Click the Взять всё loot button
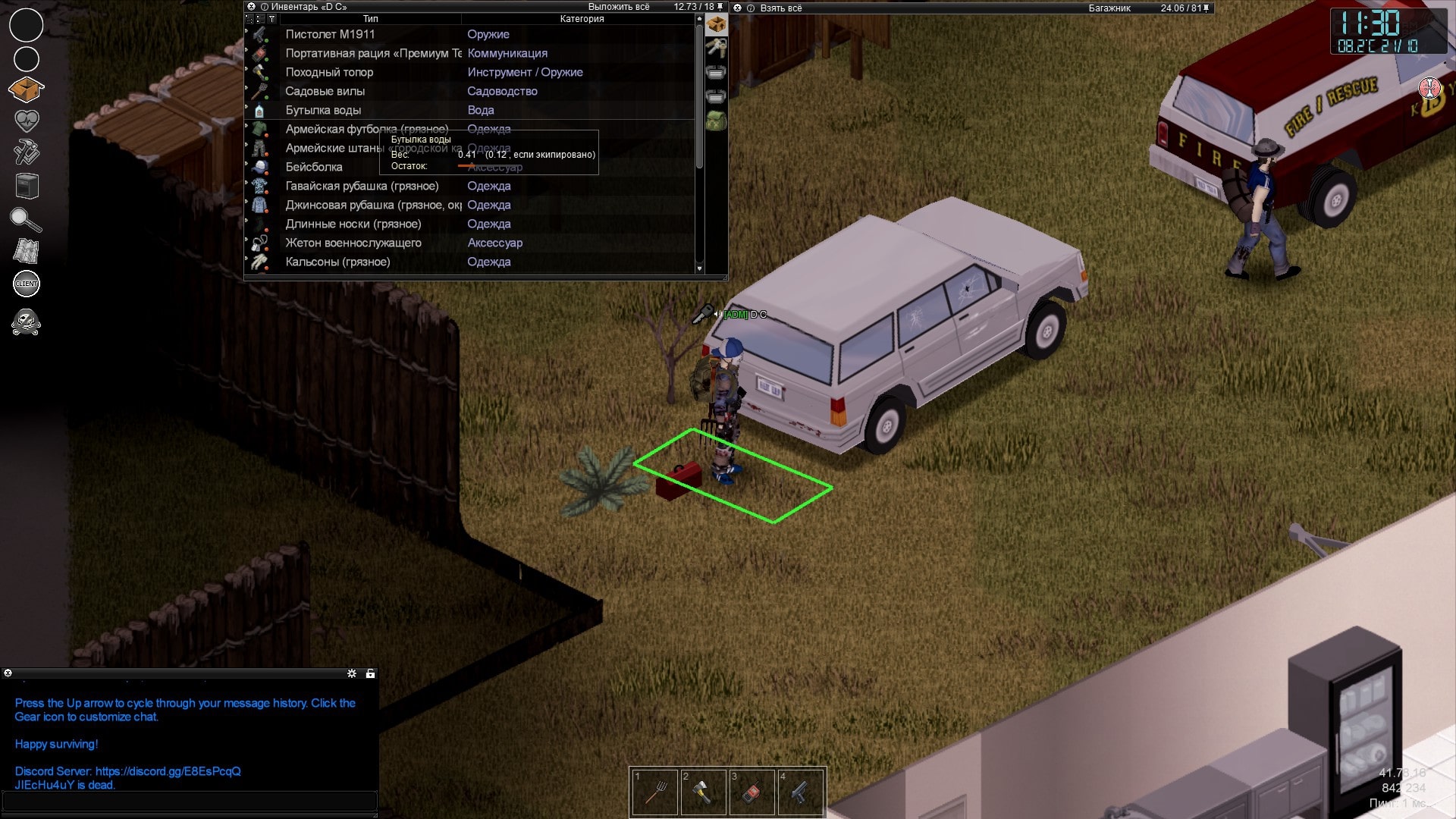Screen dimensions: 1456x819 [x=780, y=8]
